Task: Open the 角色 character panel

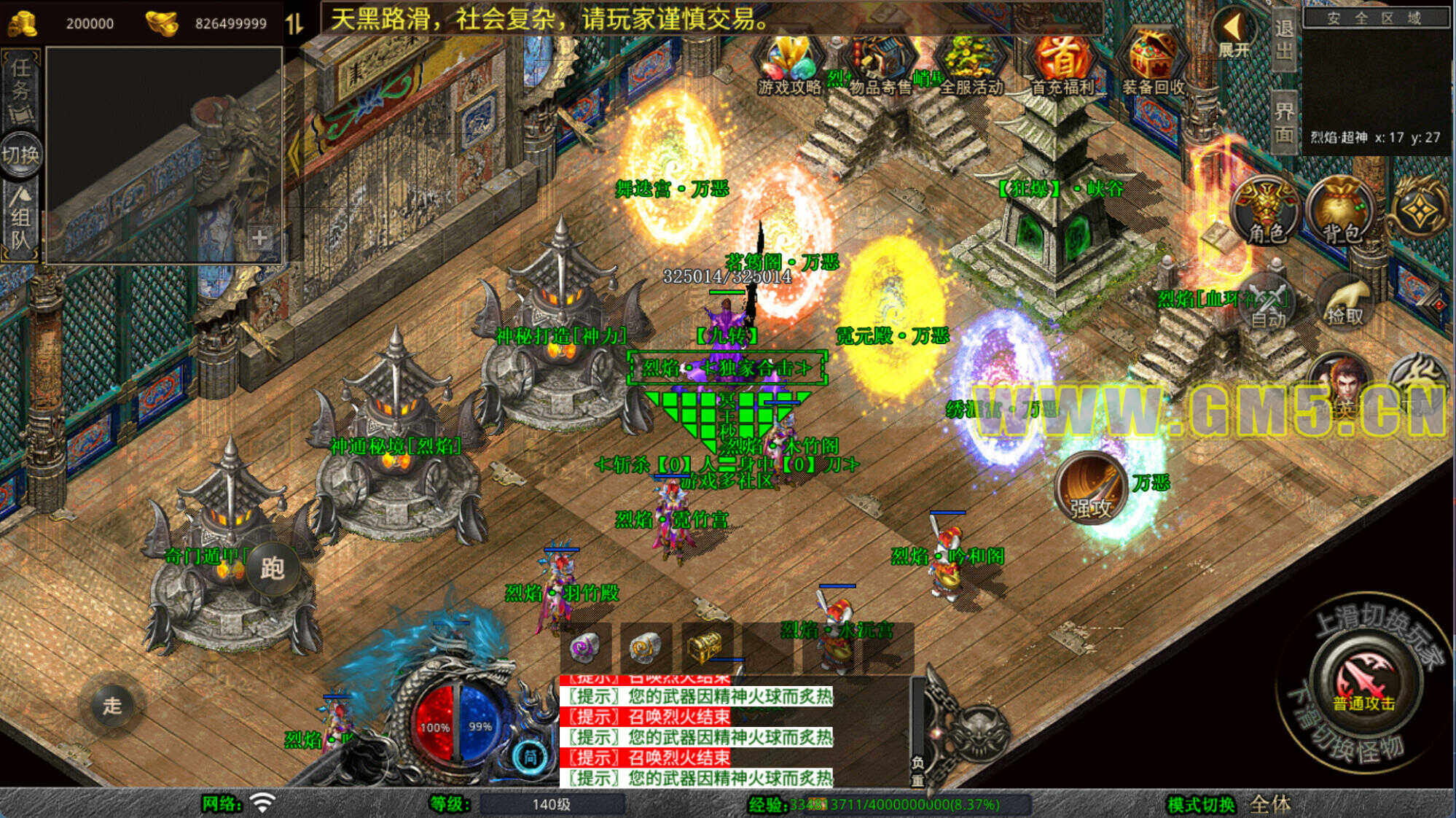Action: tap(1266, 211)
